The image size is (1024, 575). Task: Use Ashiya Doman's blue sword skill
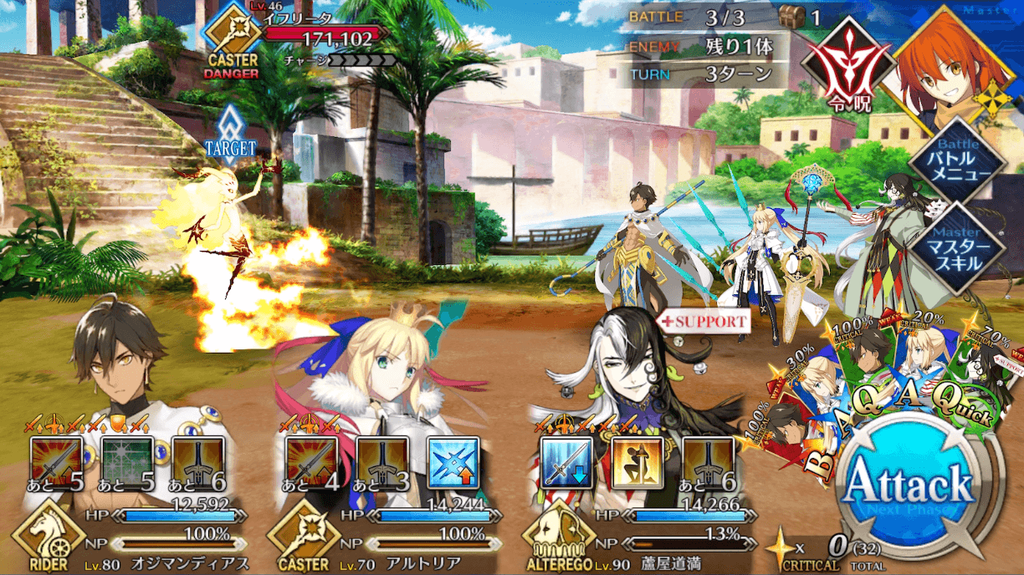tap(566, 463)
